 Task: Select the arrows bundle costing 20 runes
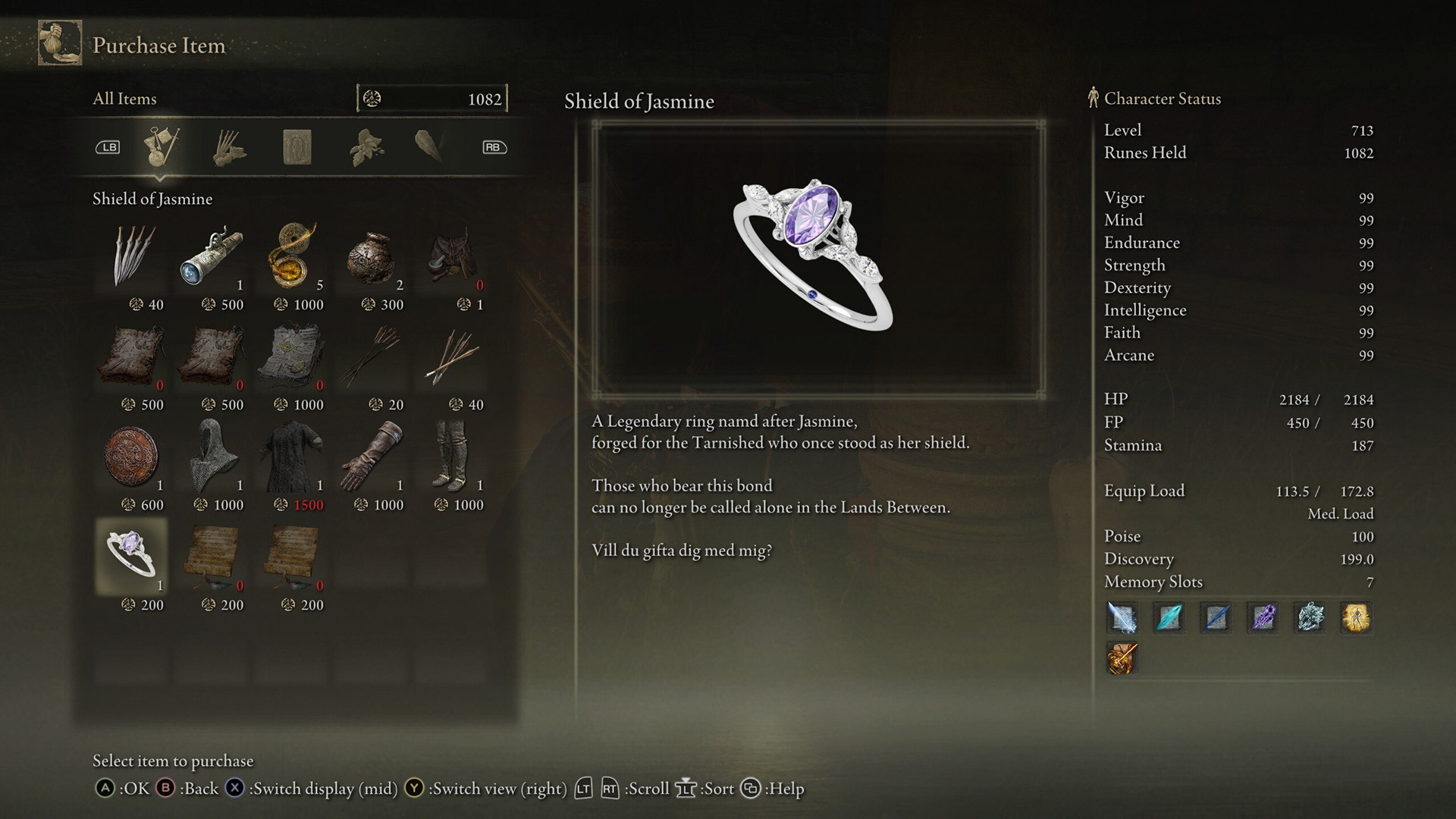(x=373, y=356)
